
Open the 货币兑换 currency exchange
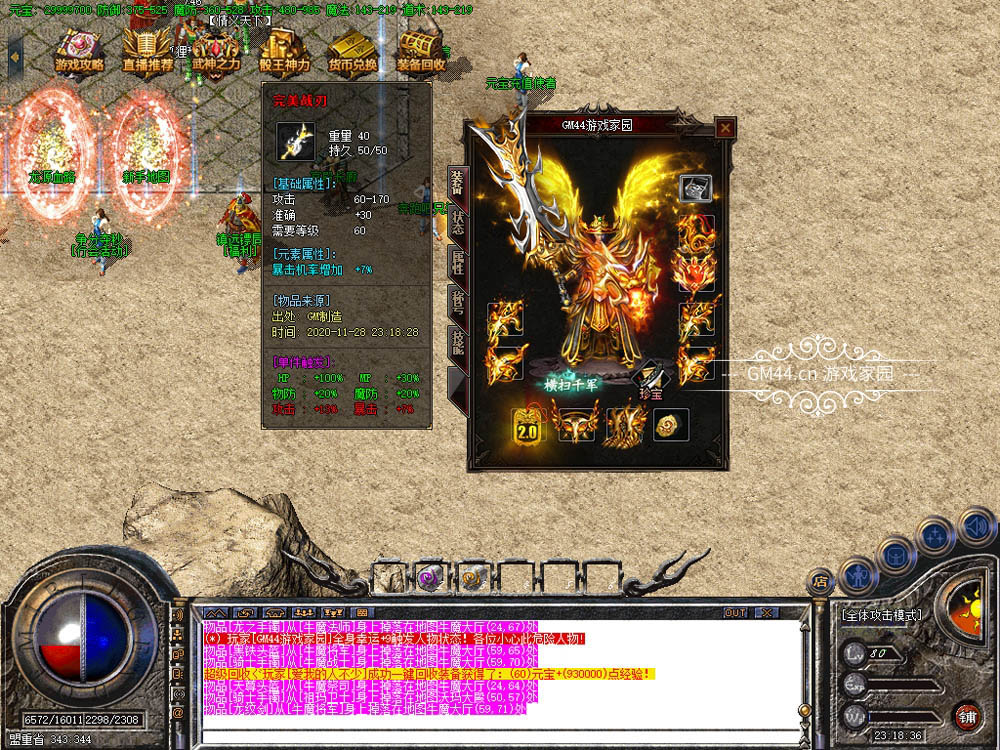click(353, 50)
